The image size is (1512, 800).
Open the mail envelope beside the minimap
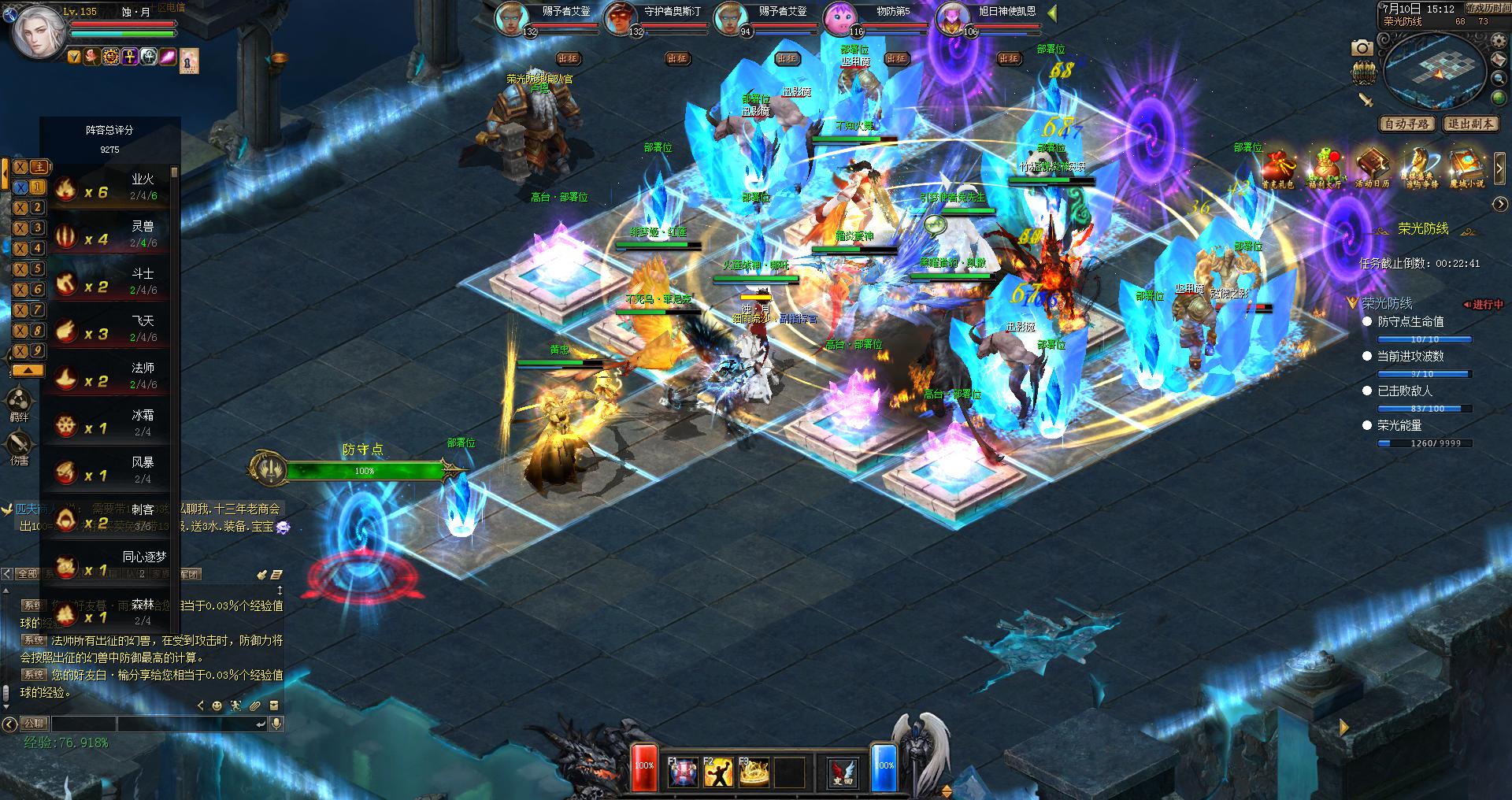[1499, 60]
